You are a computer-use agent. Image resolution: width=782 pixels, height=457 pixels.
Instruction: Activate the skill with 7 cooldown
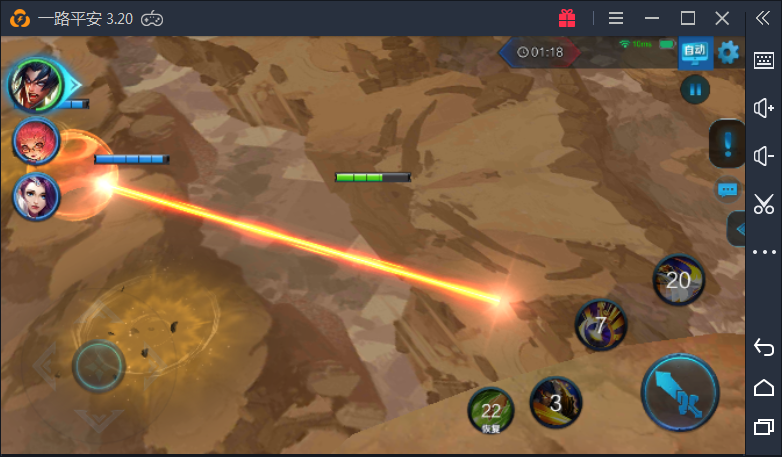point(600,325)
